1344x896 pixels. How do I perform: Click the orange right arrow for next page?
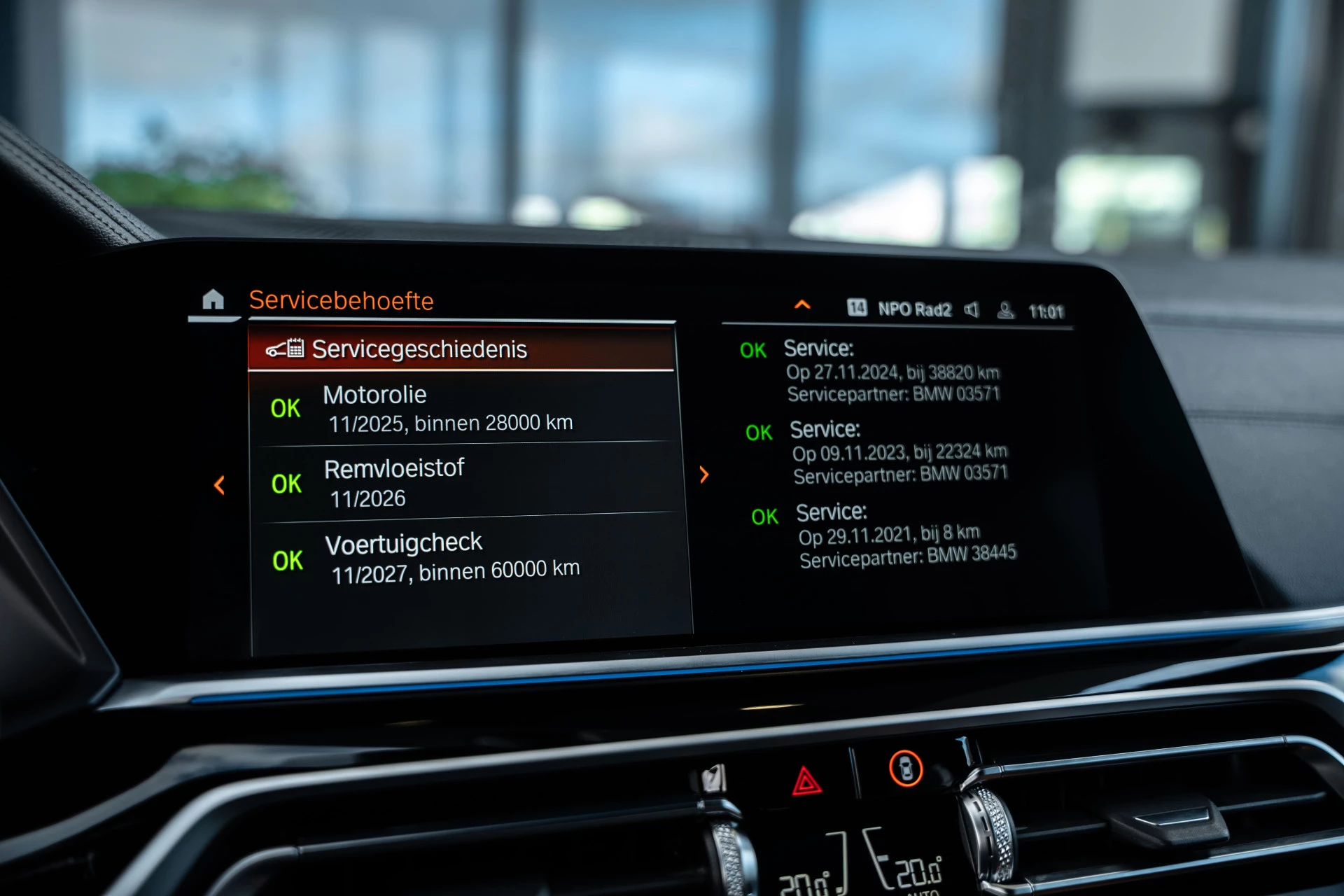coord(703,475)
